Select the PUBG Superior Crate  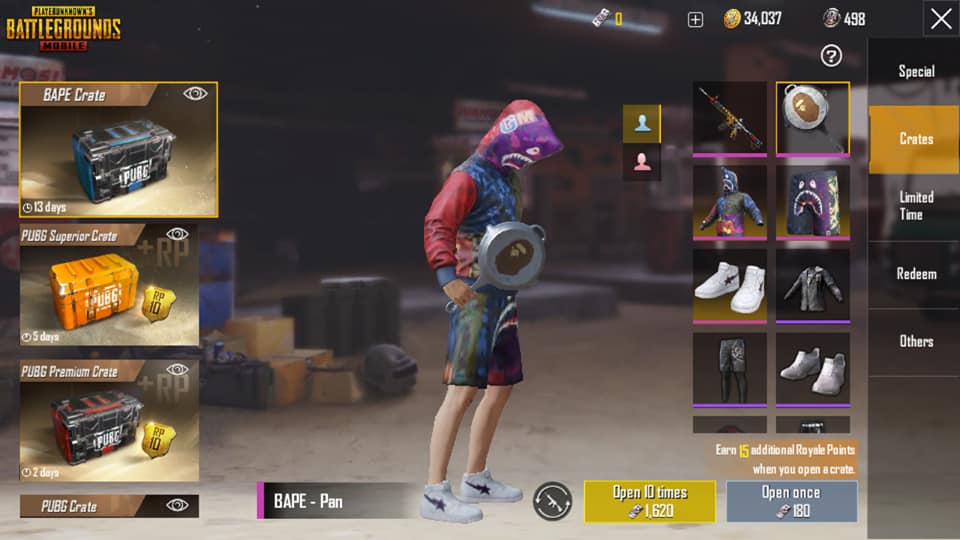[109, 286]
